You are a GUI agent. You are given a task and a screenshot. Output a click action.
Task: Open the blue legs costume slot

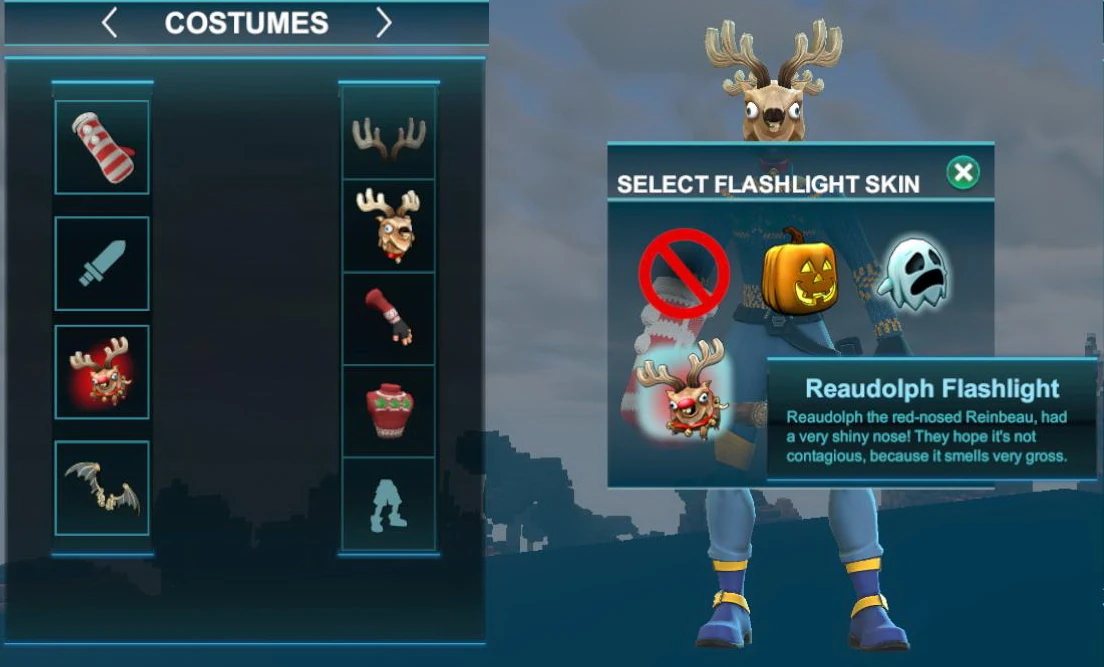[x=389, y=503]
